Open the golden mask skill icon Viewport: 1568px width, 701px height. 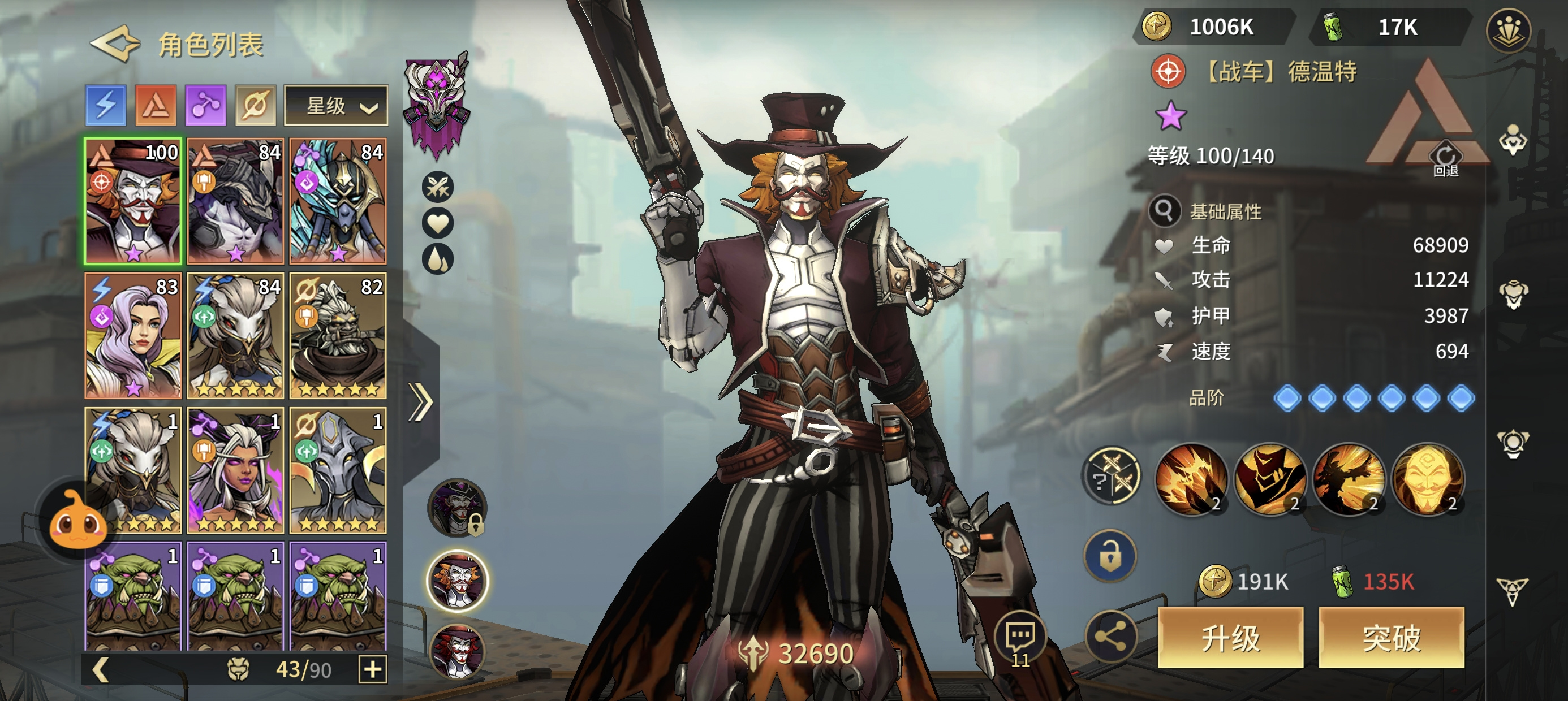tap(1427, 479)
